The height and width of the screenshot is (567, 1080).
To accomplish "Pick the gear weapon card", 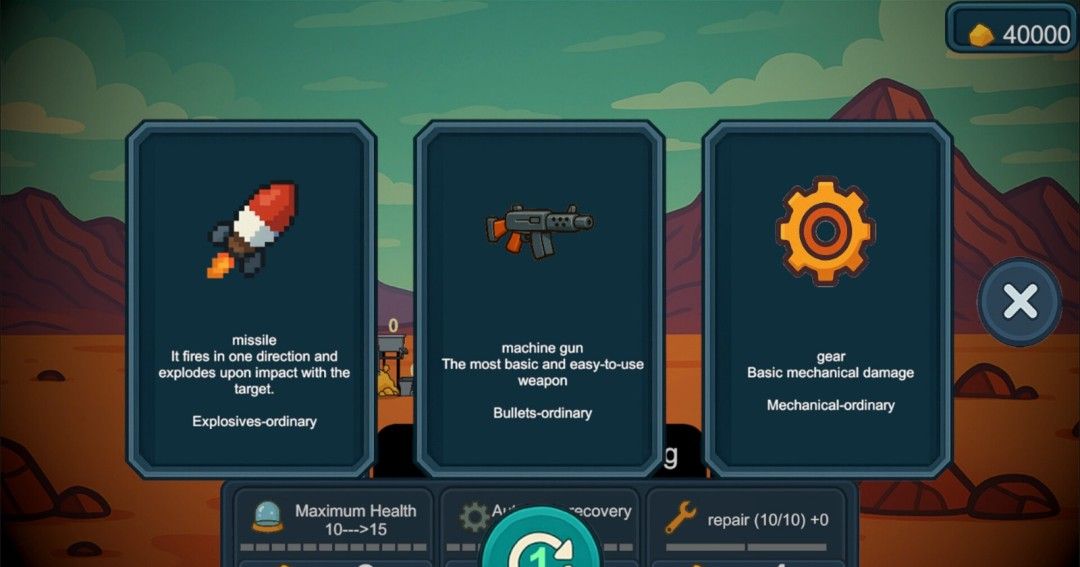I will tap(828, 299).
